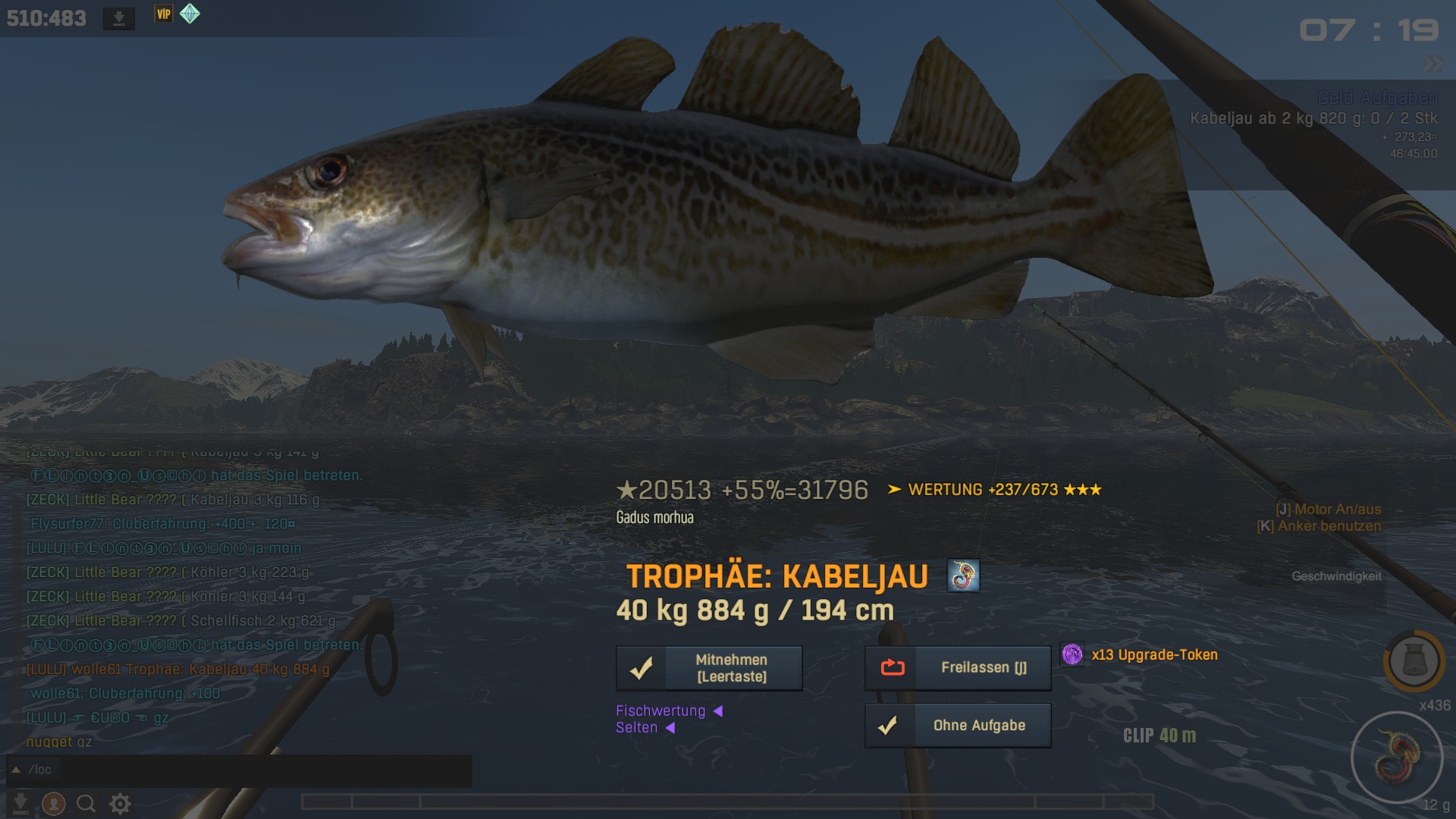Image resolution: width=1456 pixels, height=819 pixels.
Task: Click the download icon beside the money counter
Action: (119, 18)
